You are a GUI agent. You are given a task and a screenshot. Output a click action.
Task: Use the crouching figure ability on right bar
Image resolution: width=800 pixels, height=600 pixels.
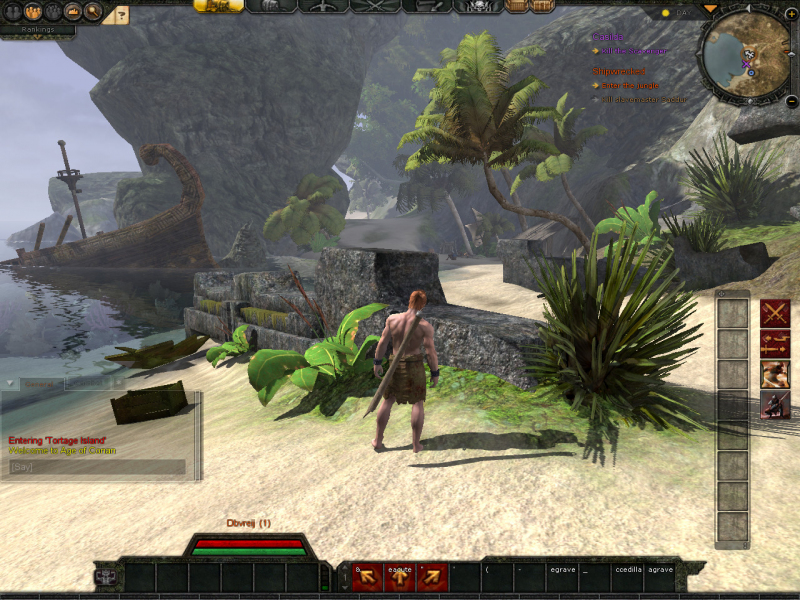click(x=775, y=404)
